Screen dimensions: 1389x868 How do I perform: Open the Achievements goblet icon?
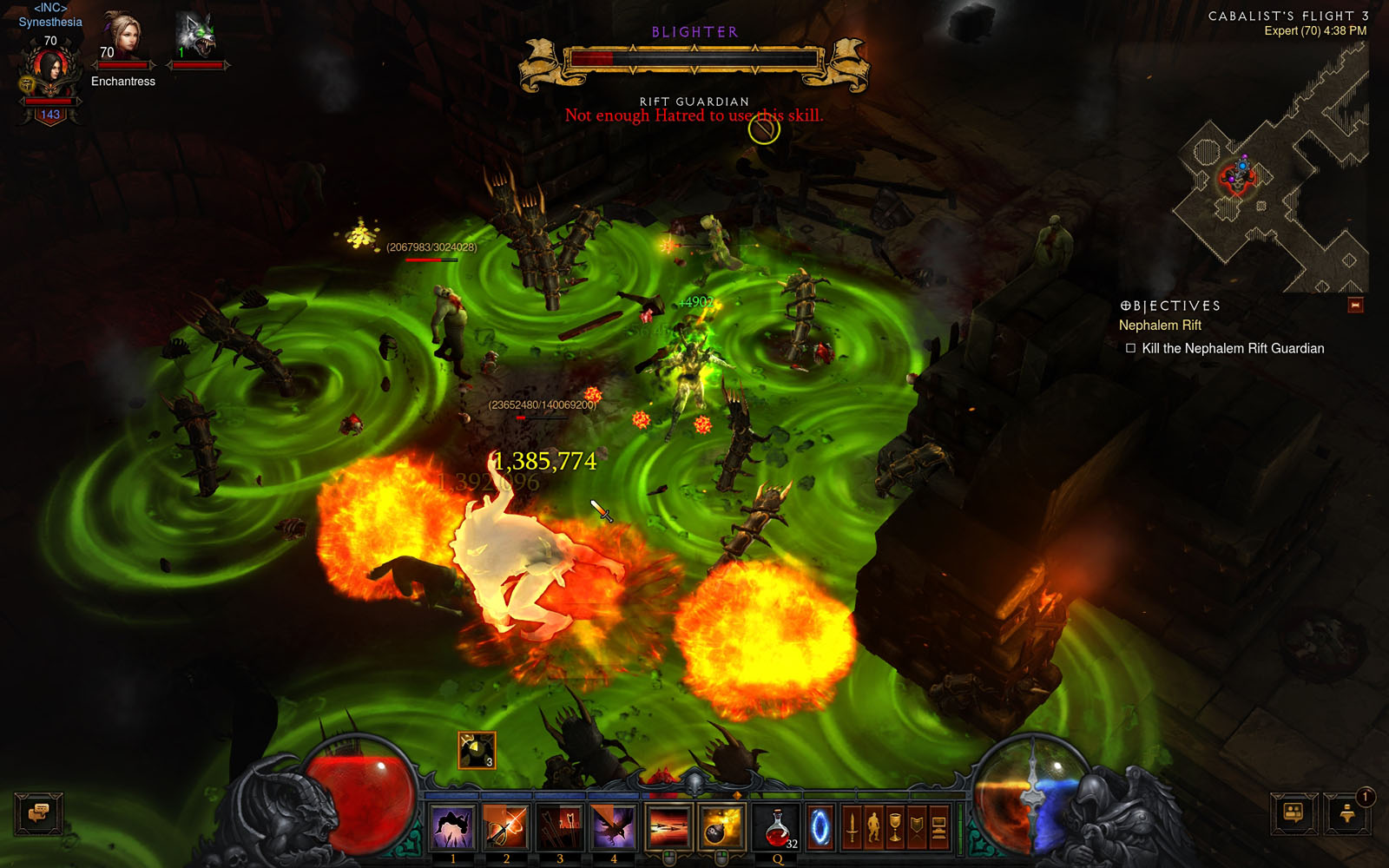896,826
